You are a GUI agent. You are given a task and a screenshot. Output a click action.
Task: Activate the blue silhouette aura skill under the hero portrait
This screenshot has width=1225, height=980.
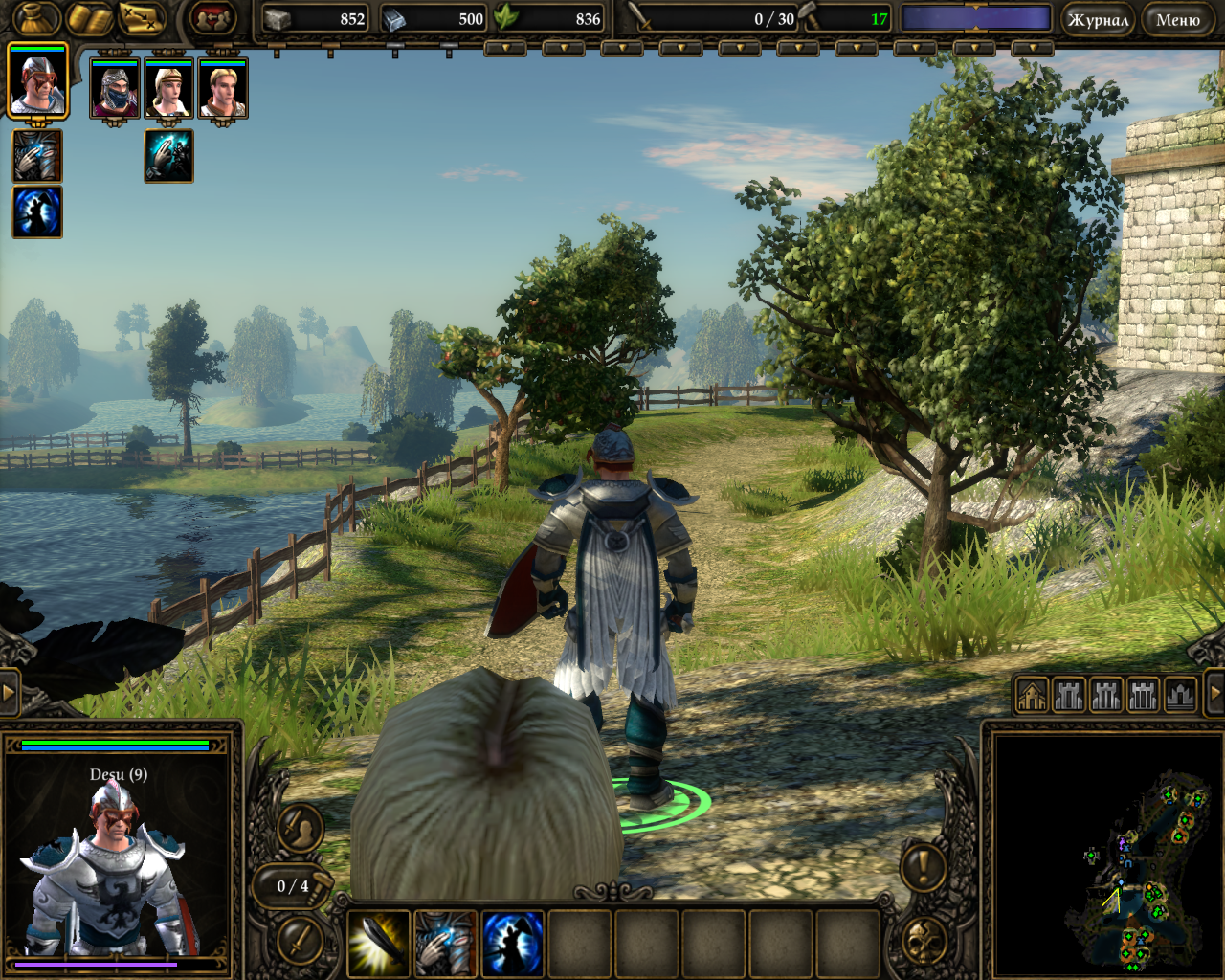[37, 212]
